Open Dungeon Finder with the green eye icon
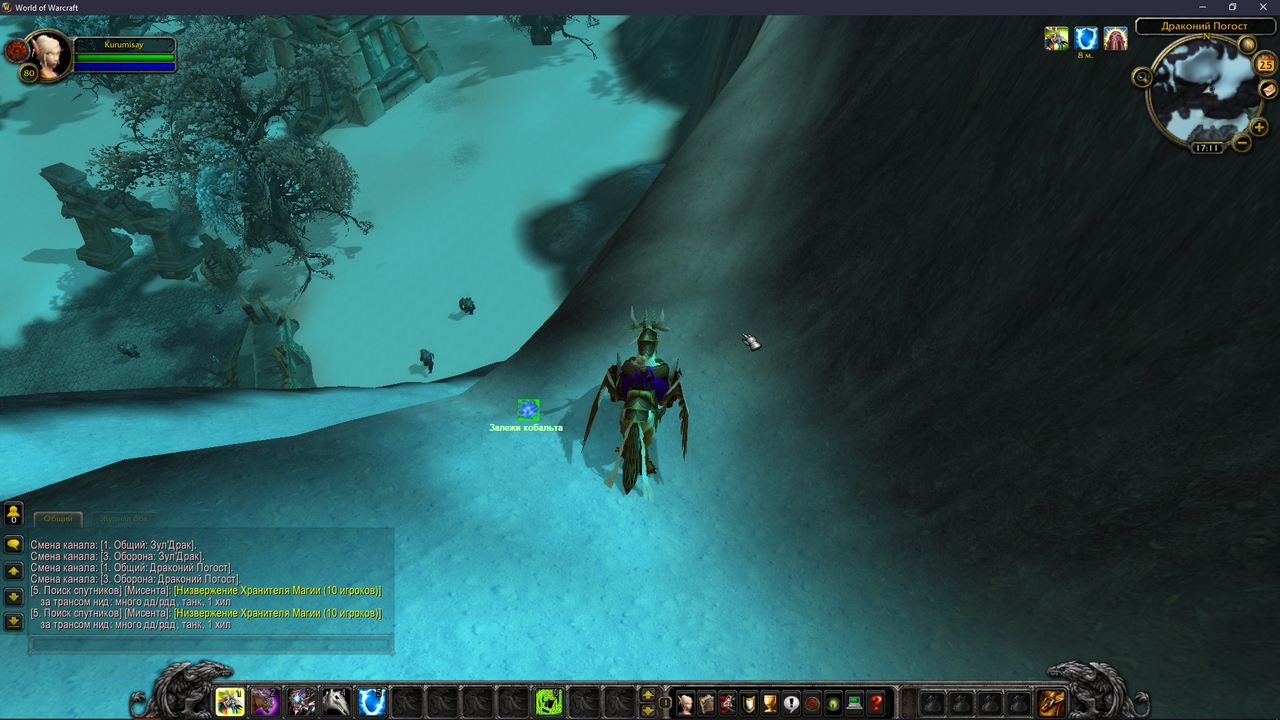Screen dimensions: 1280x720 (x=832, y=702)
